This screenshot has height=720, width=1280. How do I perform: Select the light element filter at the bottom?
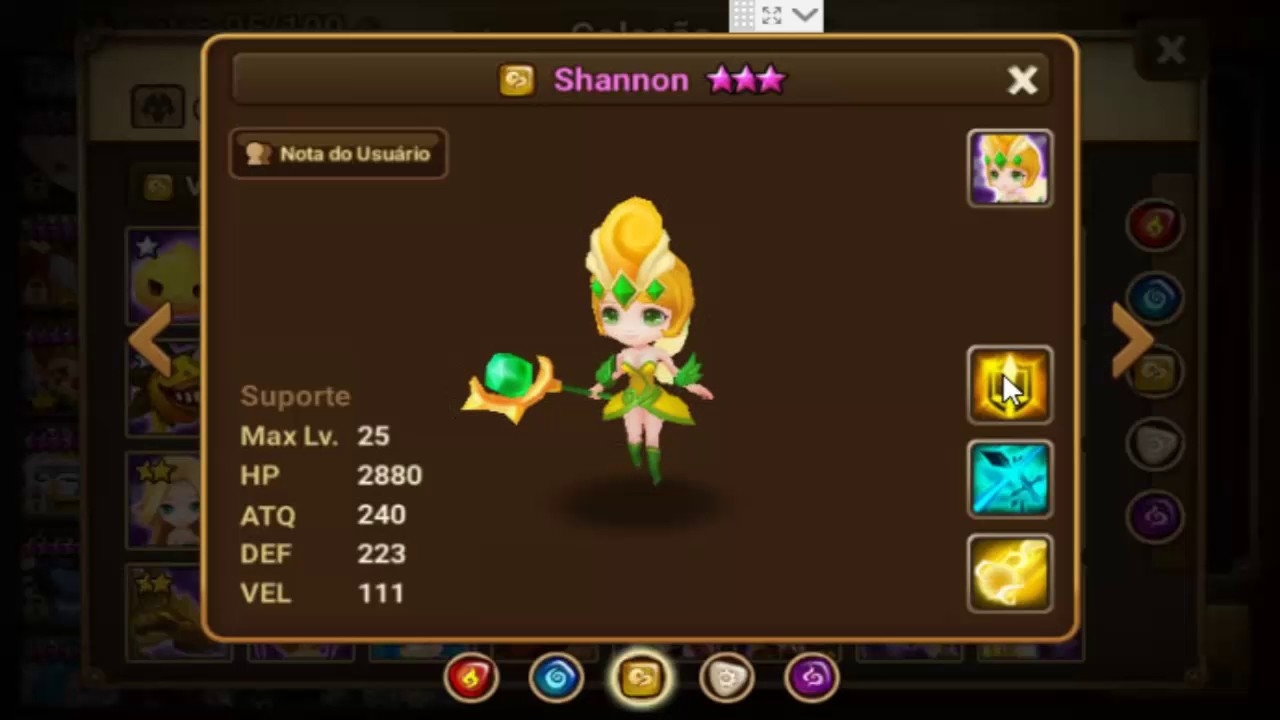click(727, 677)
